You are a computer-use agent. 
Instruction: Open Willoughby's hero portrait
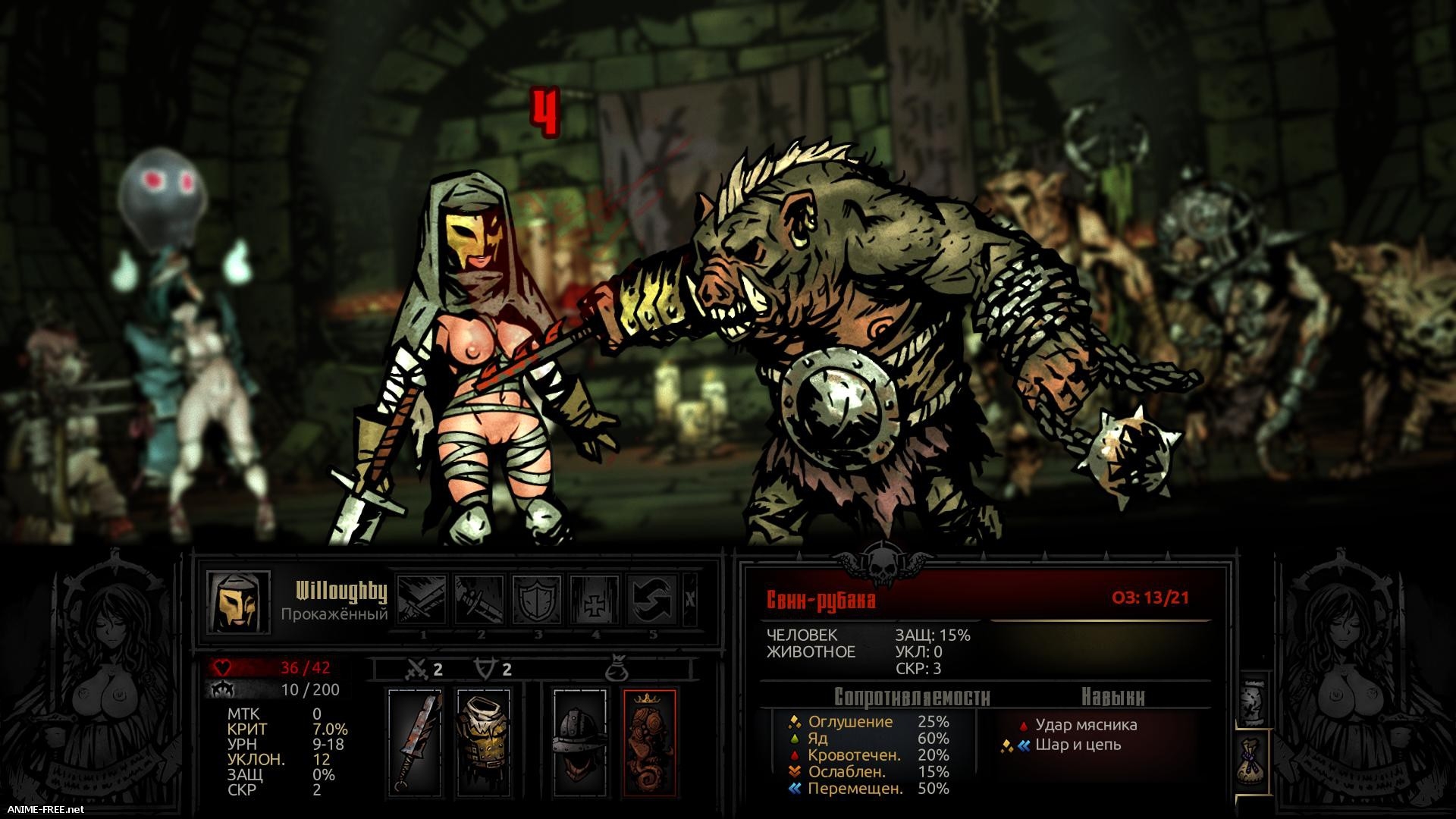(239, 602)
